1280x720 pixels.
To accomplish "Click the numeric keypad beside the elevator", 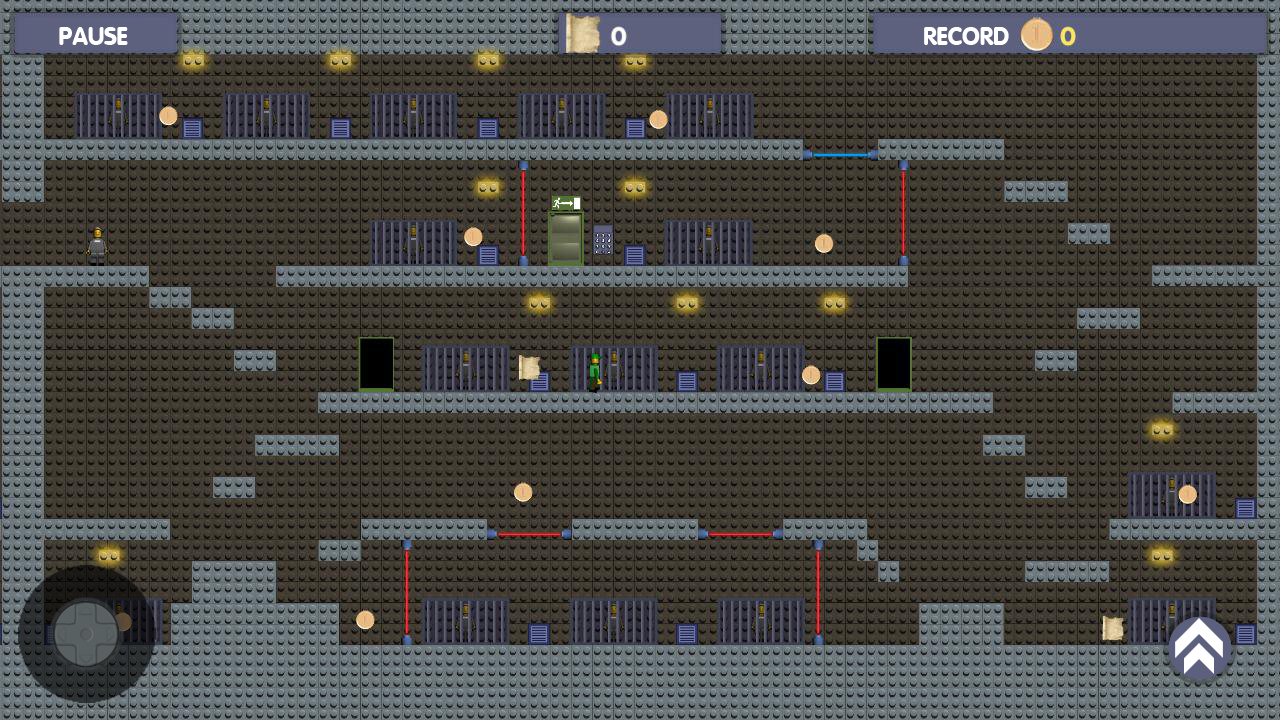I will pyautogui.click(x=602, y=241).
